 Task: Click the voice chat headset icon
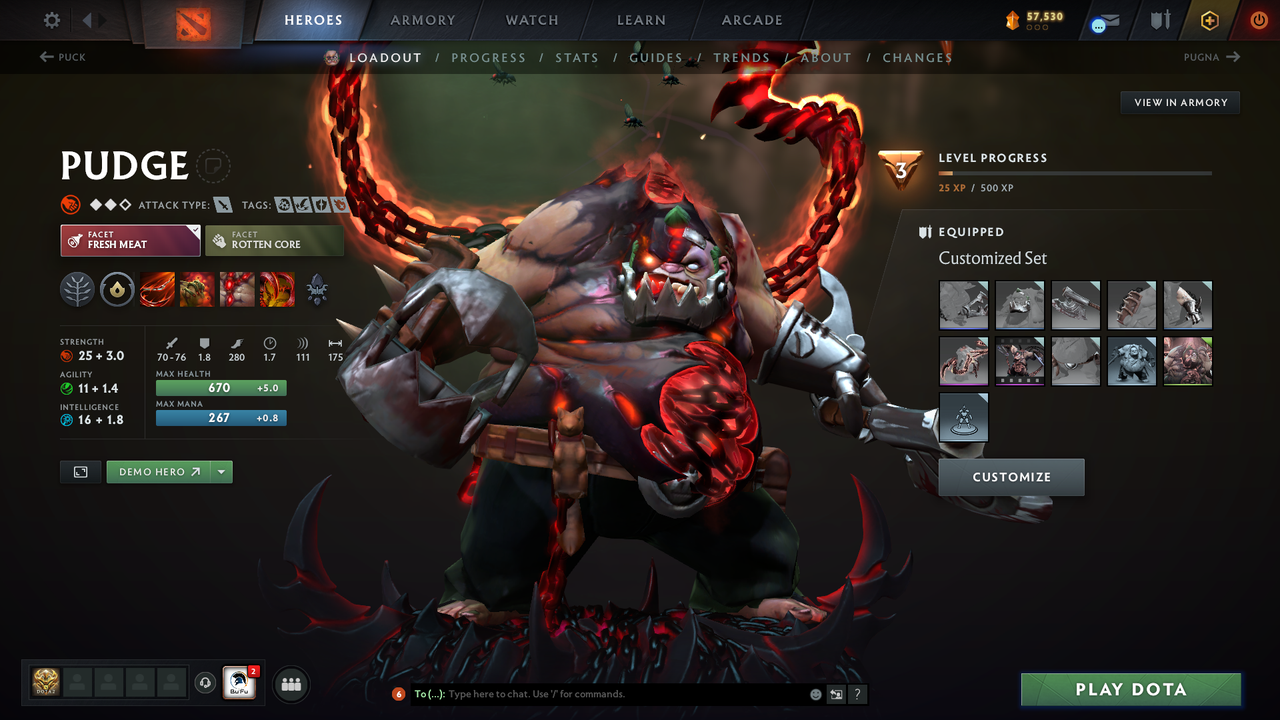pos(207,683)
